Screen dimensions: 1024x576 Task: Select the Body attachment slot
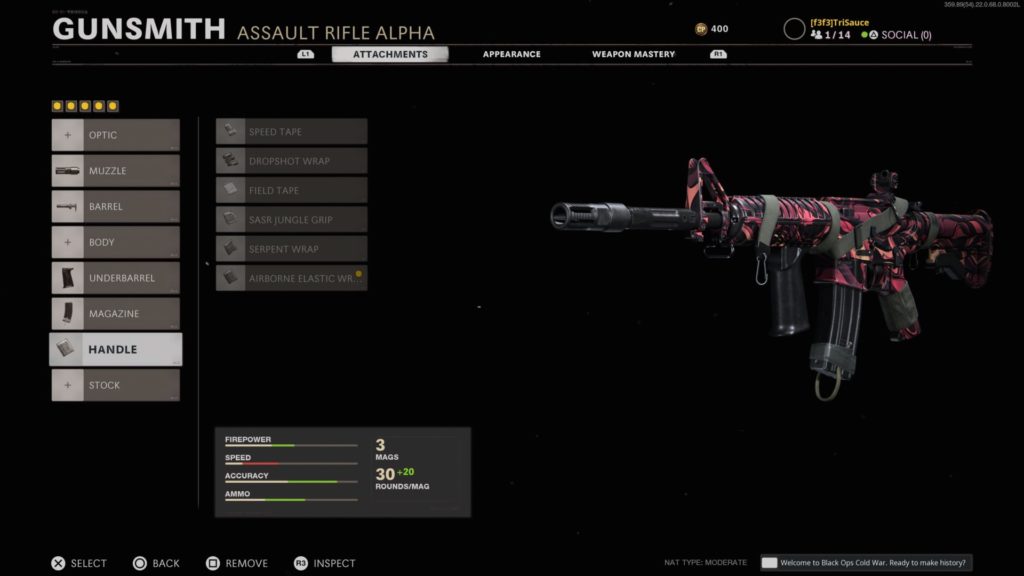116,242
